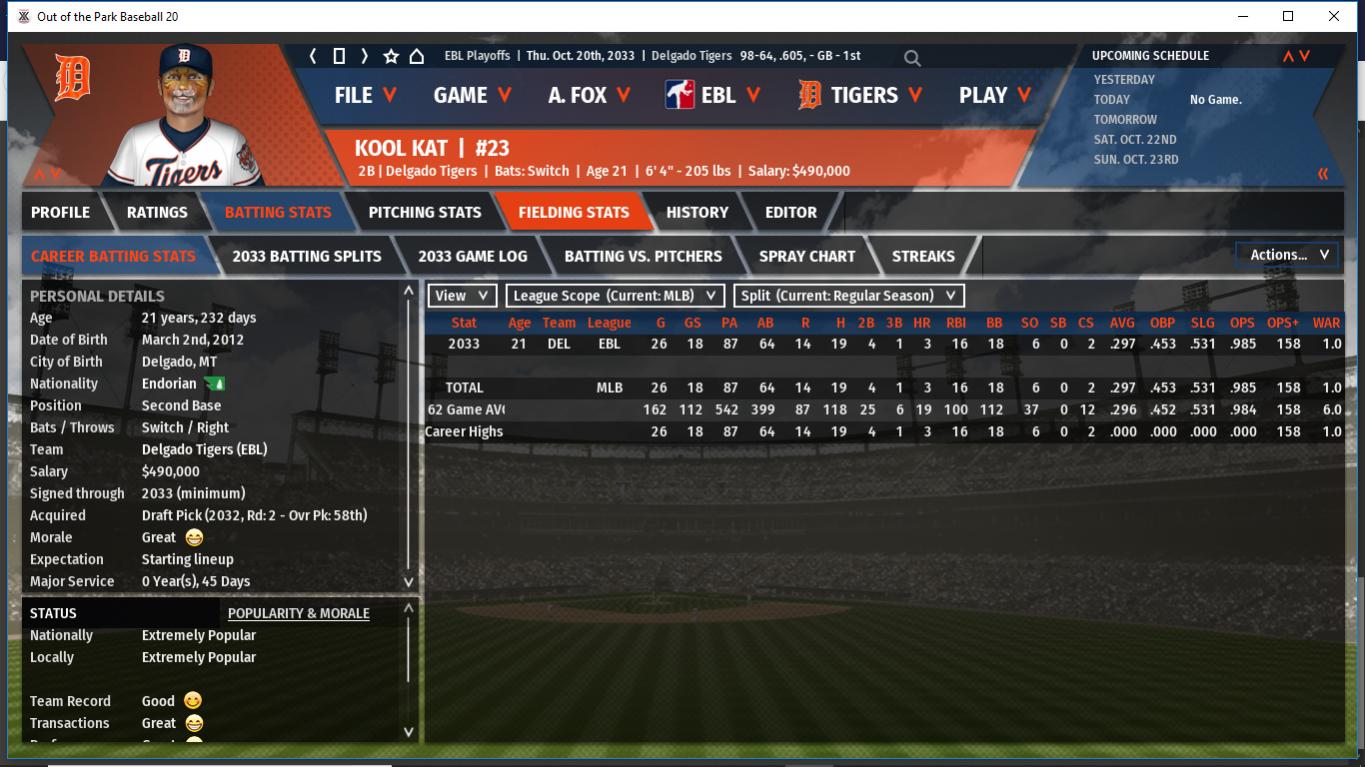Open the A. FOX manager menu
The height and width of the screenshot is (767, 1365).
589,95
